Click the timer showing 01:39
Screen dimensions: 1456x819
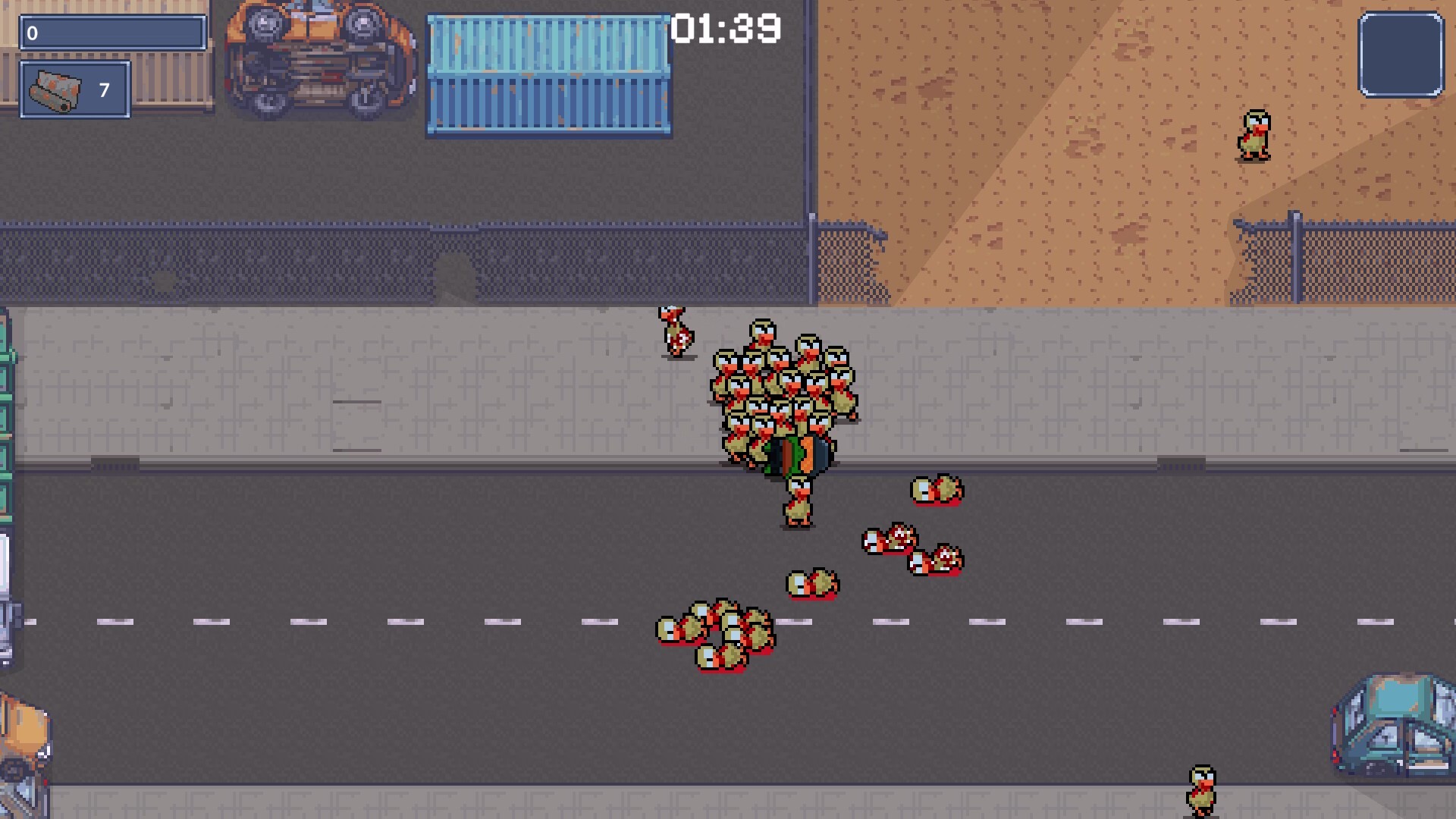coord(725,29)
